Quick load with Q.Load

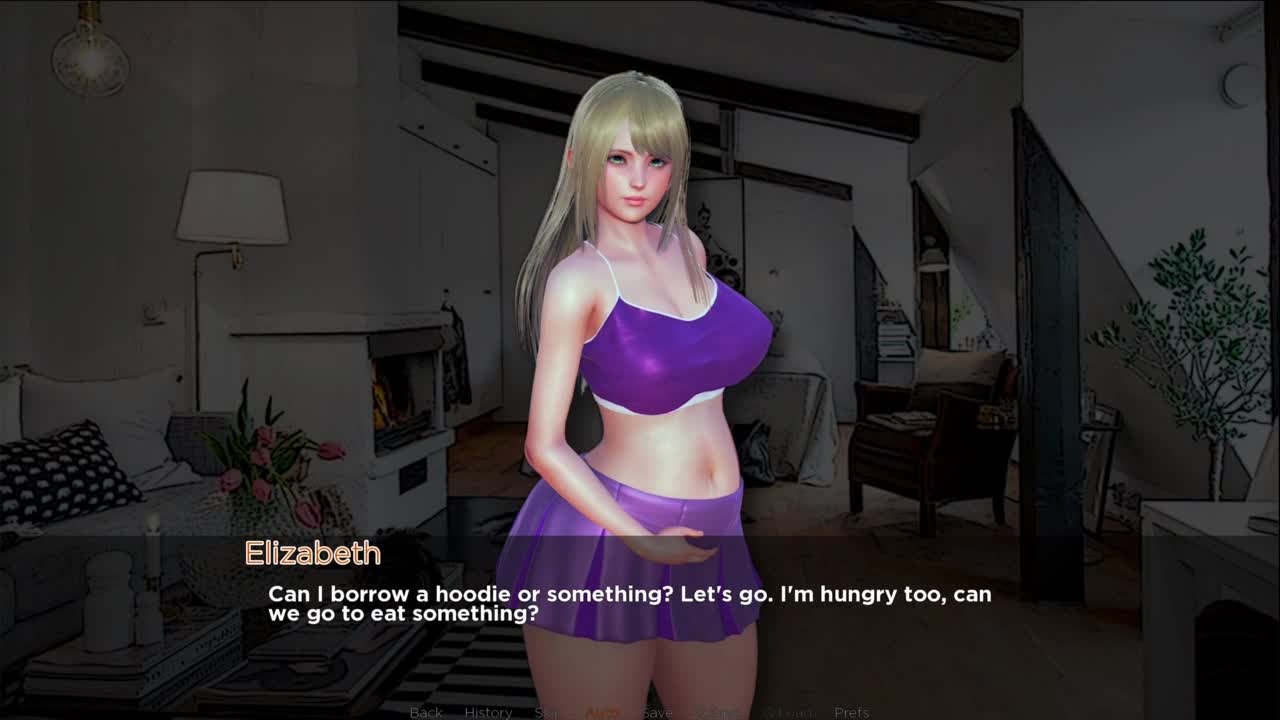pos(788,712)
